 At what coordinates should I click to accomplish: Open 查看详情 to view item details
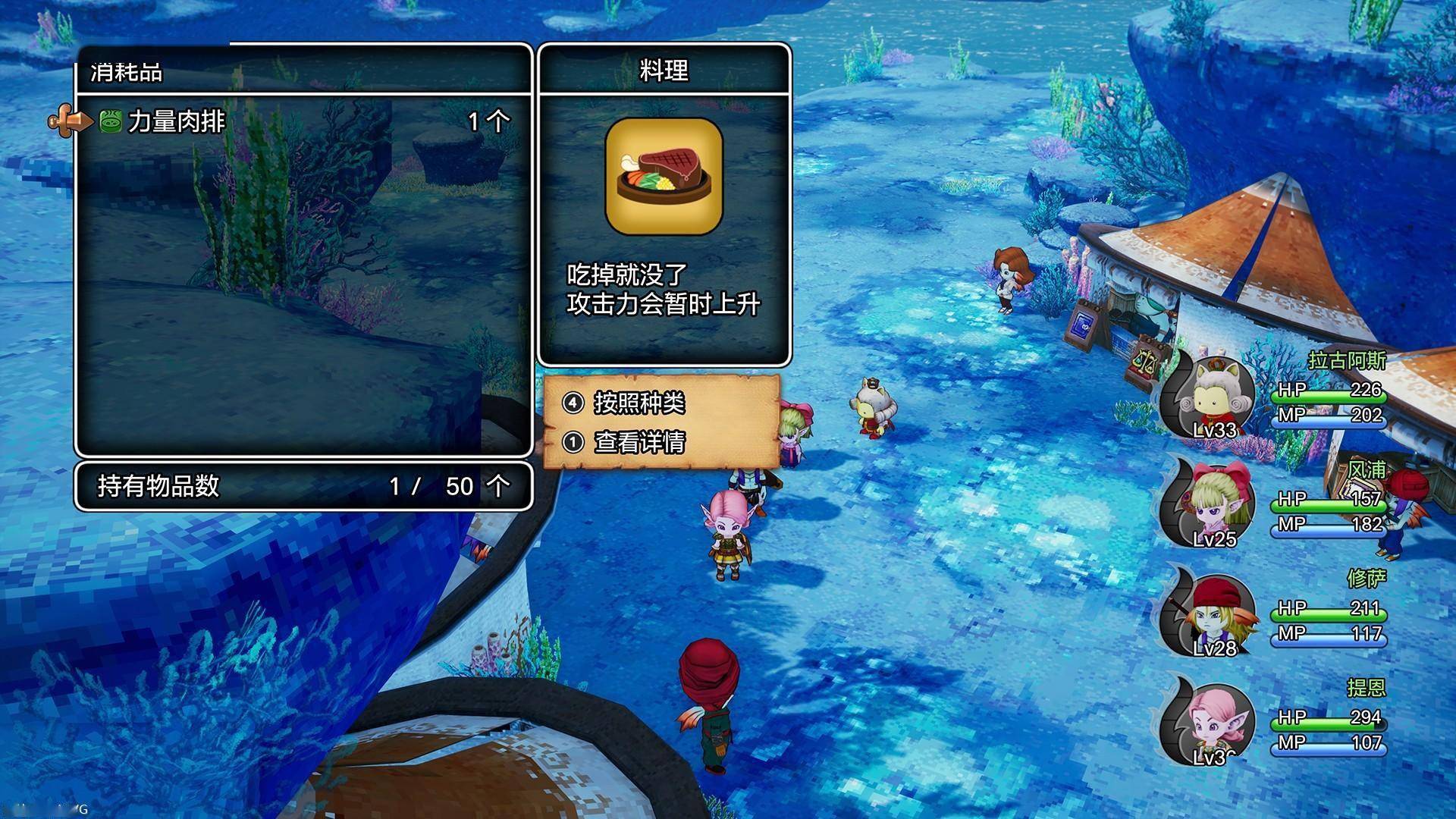[639, 441]
